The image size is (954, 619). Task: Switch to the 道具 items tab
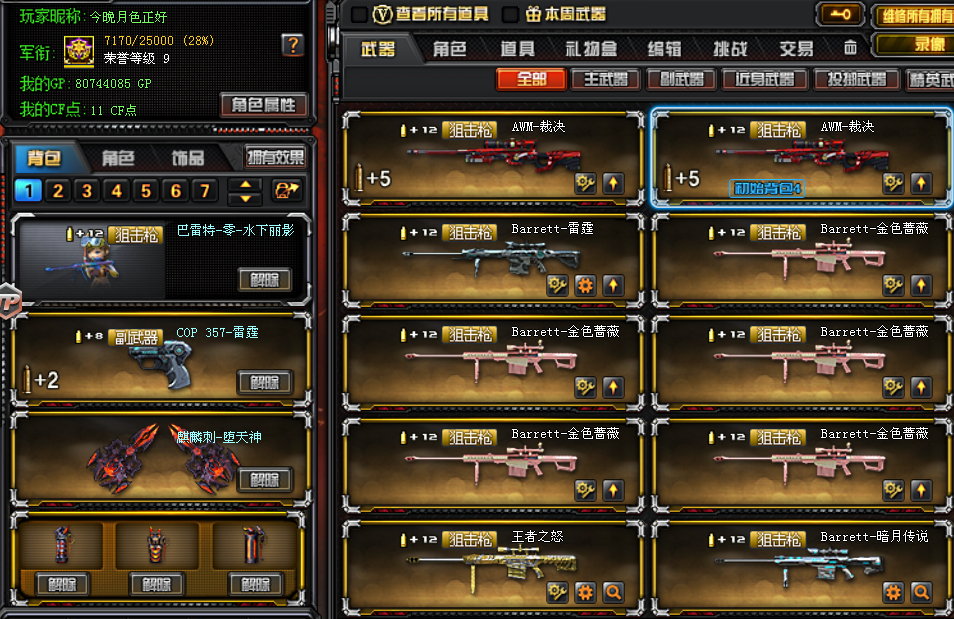pyautogui.click(x=517, y=48)
